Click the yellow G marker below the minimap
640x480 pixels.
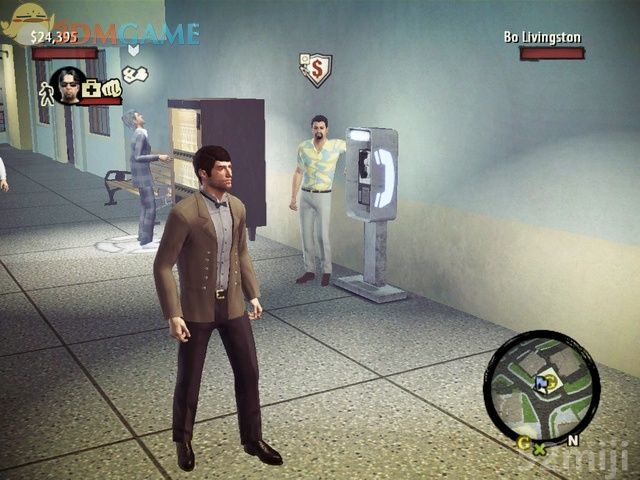click(523, 442)
